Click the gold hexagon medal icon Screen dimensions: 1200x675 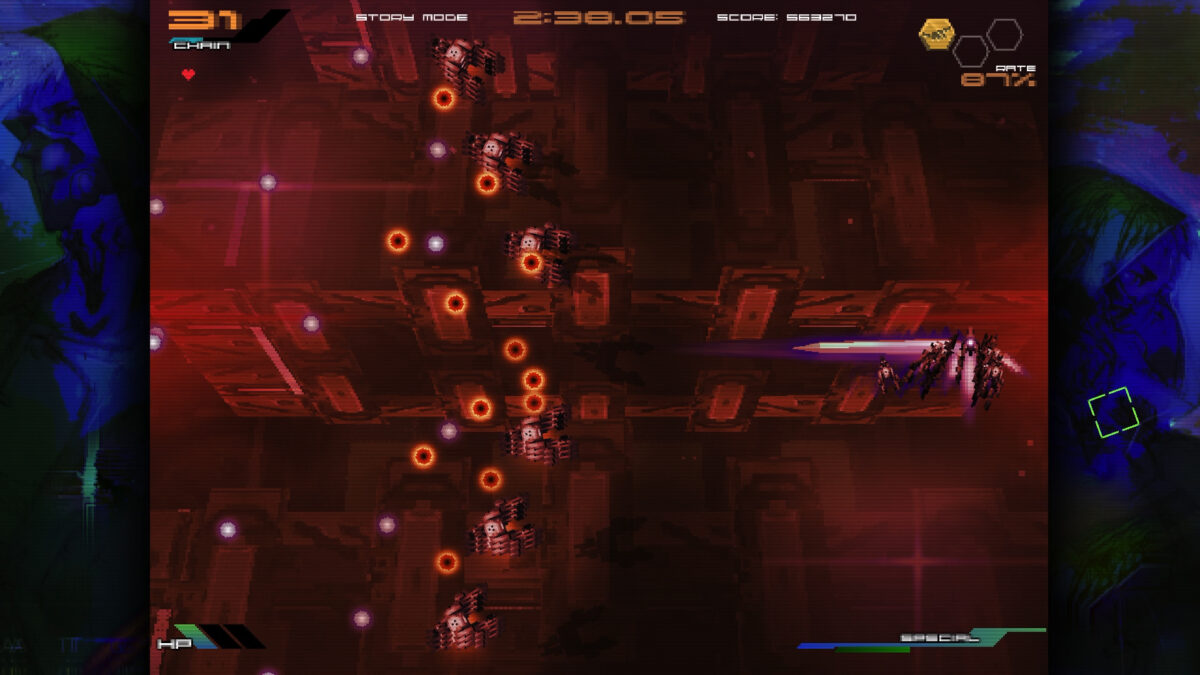coord(936,35)
